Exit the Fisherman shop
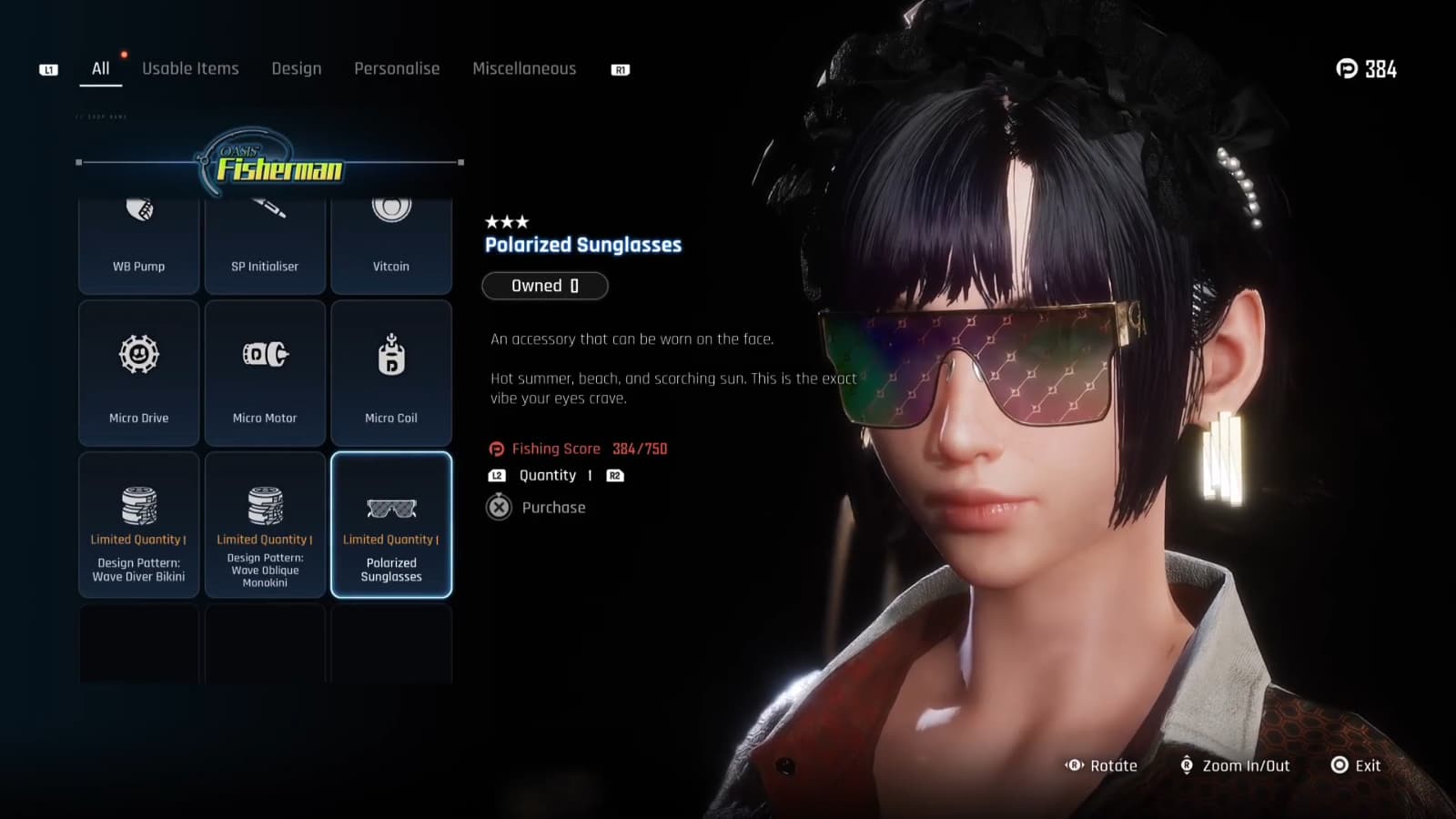This screenshot has height=819, width=1456. pyautogui.click(x=1356, y=765)
